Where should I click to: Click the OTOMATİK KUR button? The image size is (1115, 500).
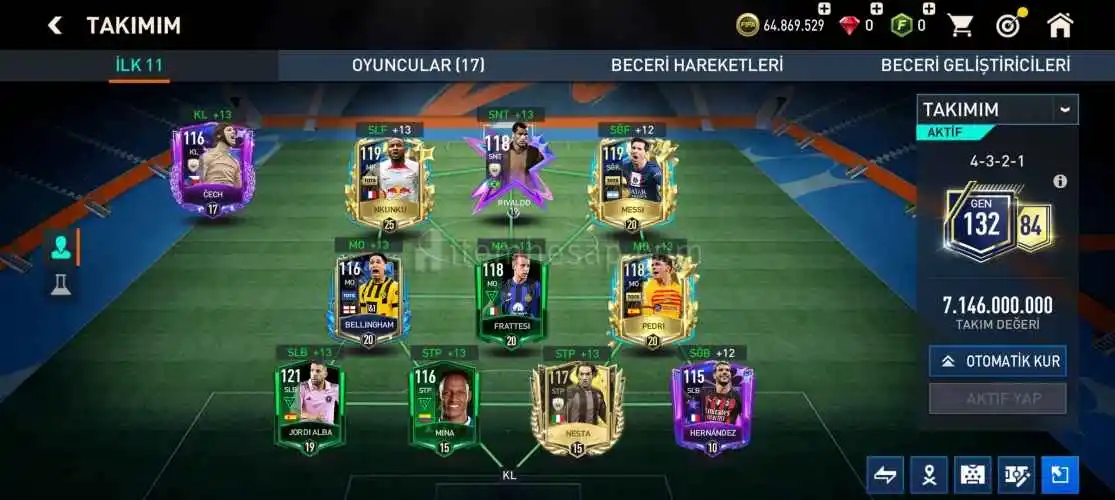point(997,361)
